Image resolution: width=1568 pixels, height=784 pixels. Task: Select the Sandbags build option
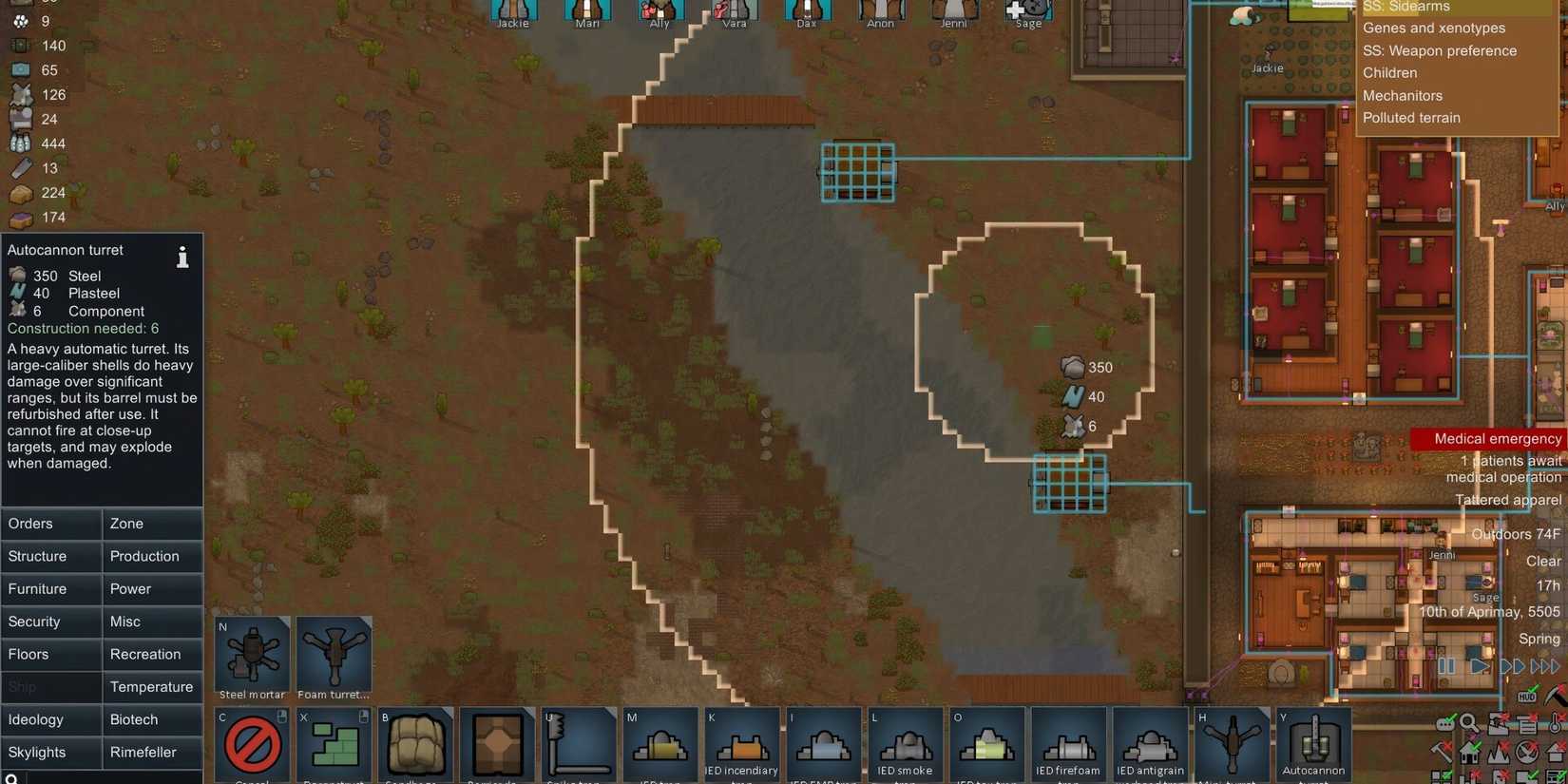point(415,746)
